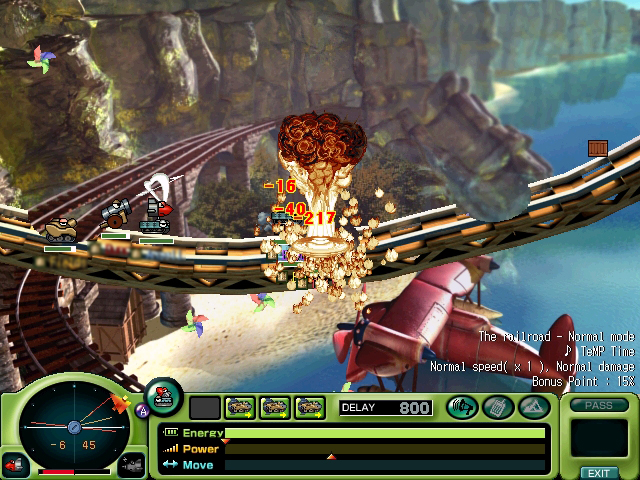This screenshot has height=480, width=640.
Task: Toggle the mountain terrain view icon
Action: 531,407
